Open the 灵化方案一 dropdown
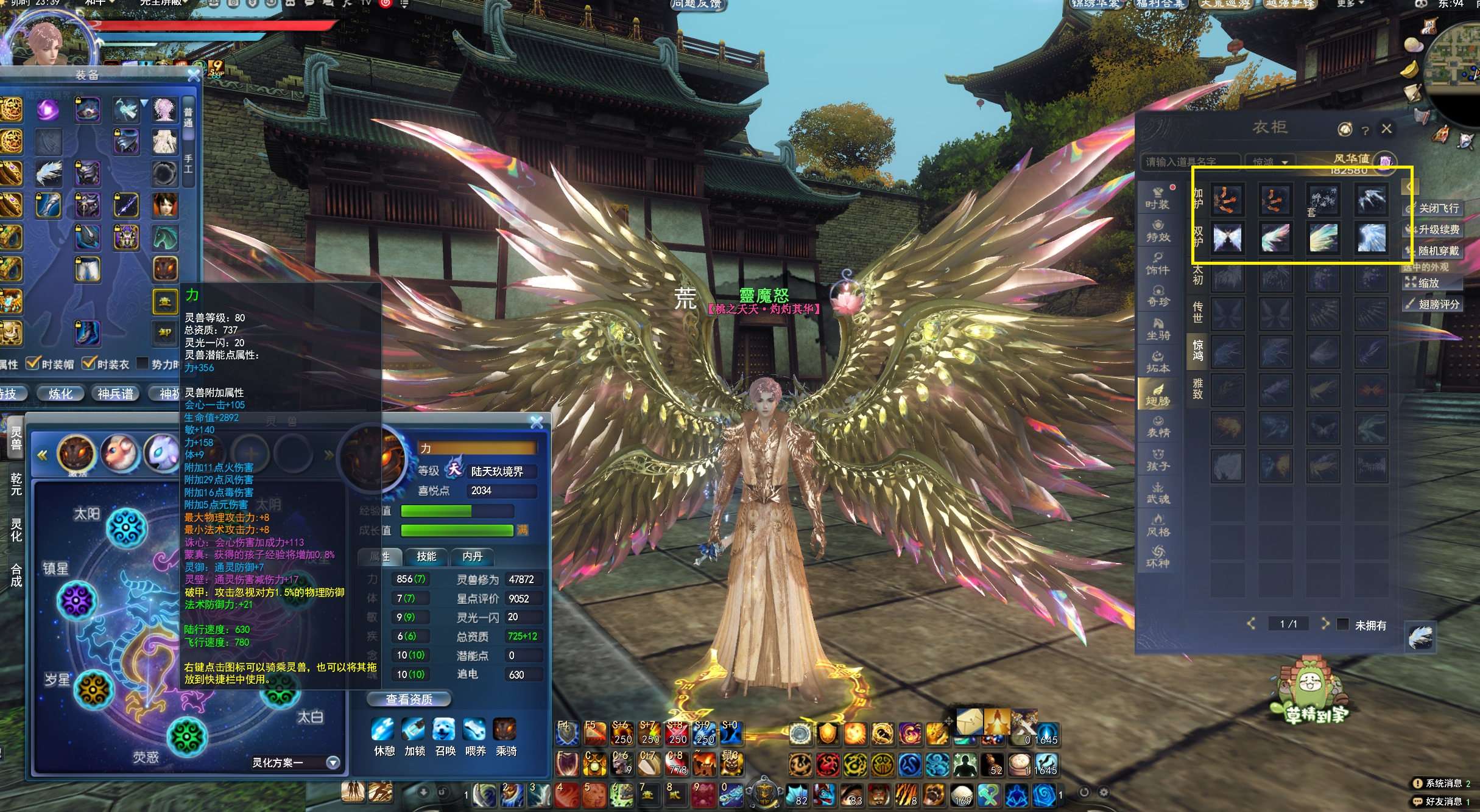Image resolution: width=1480 pixels, height=812 pixels. tap(333, 762)
